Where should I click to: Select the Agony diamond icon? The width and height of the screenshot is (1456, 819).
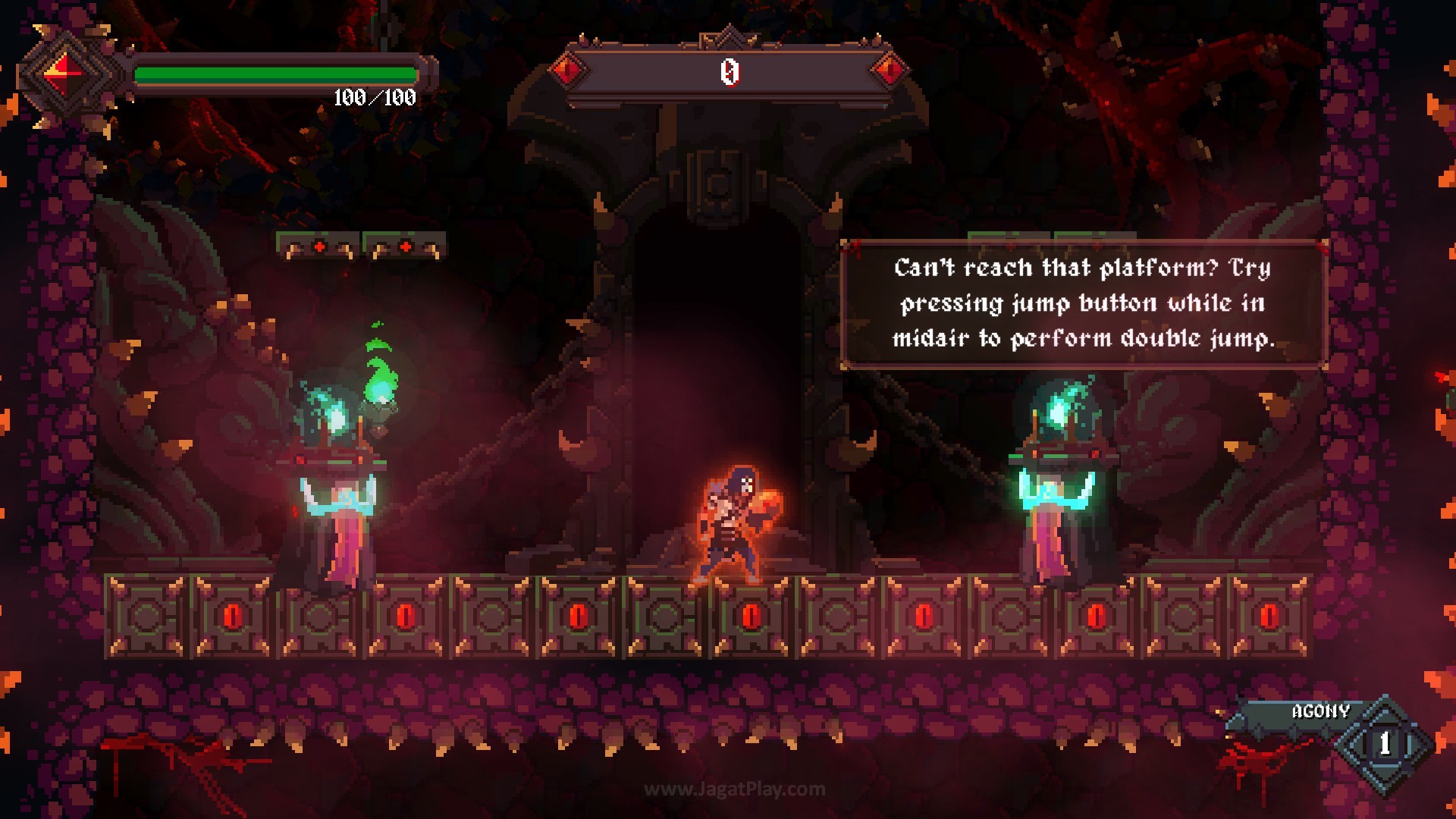1385,743
